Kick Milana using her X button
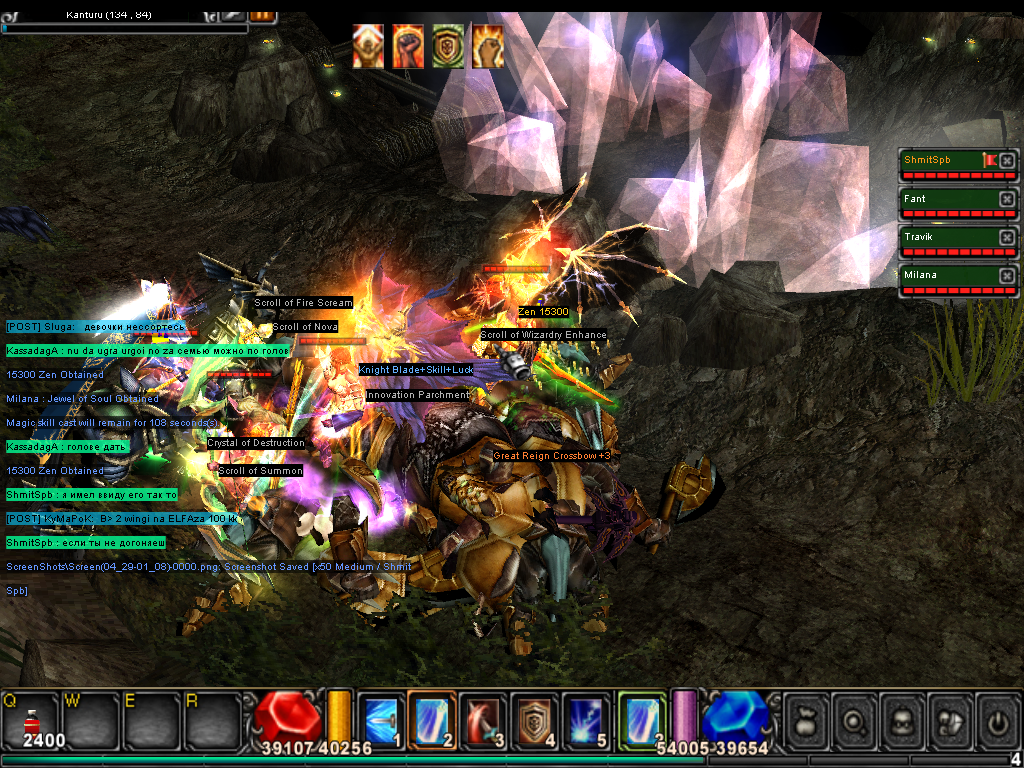The height and width of the screenshot is (768, 1024). 1007,275
